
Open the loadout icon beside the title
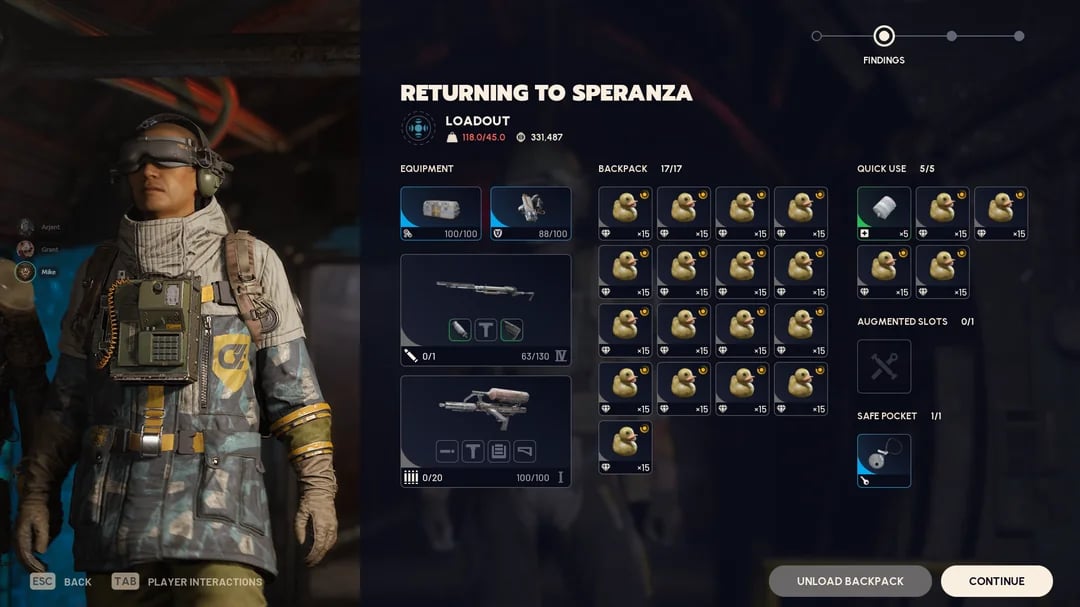[417, 128]
